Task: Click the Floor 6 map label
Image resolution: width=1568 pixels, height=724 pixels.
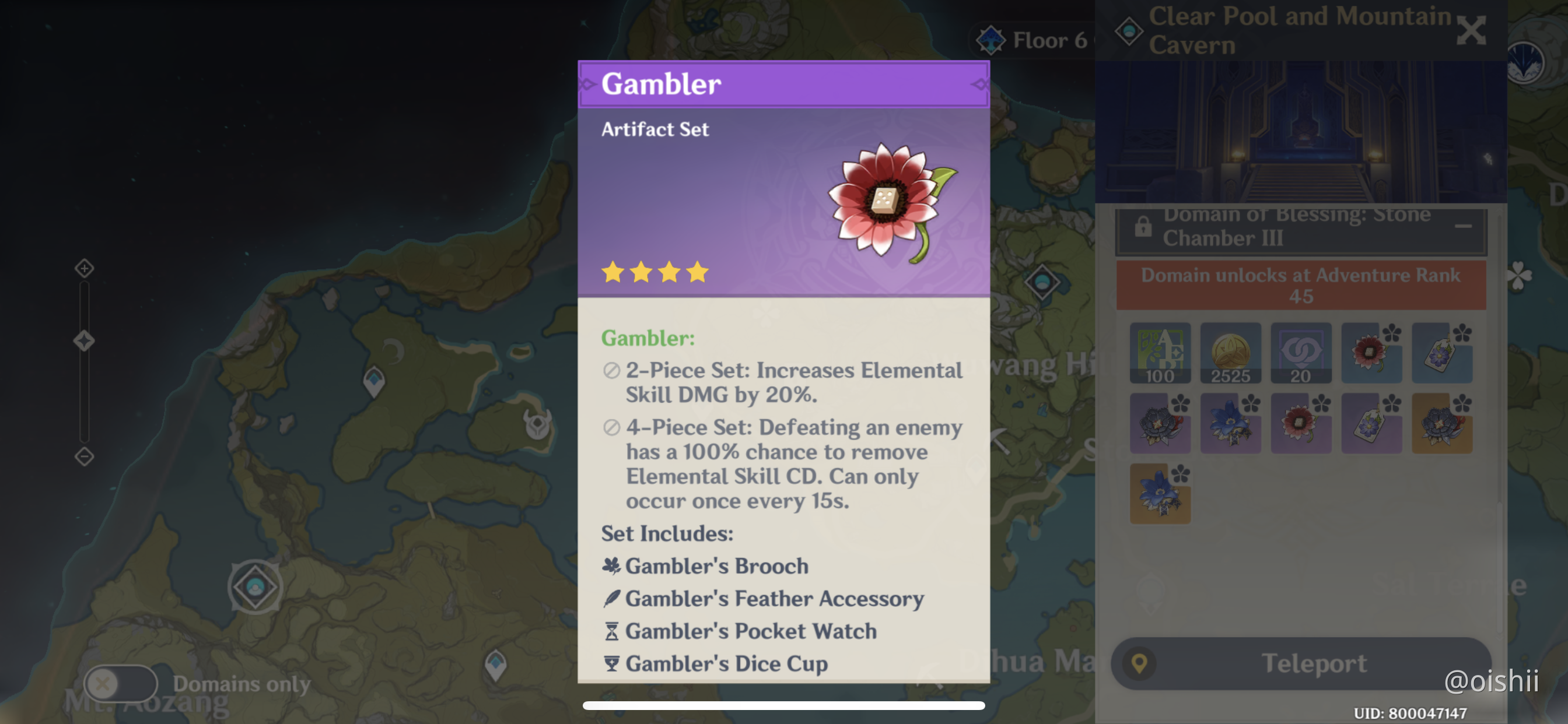Action: (1035, 40)
